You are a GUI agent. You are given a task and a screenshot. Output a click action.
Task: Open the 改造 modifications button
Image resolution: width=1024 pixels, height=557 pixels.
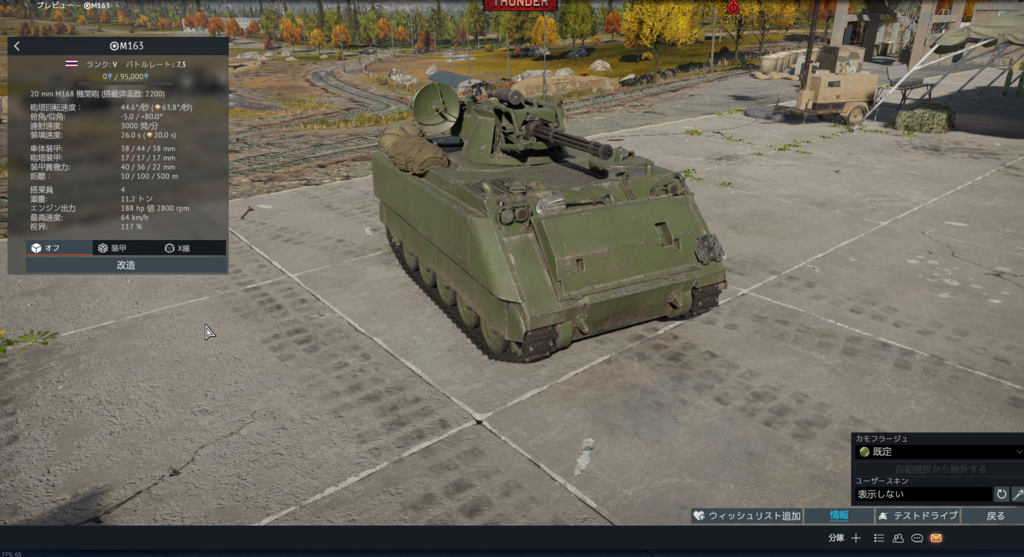(x=126, y=265)
